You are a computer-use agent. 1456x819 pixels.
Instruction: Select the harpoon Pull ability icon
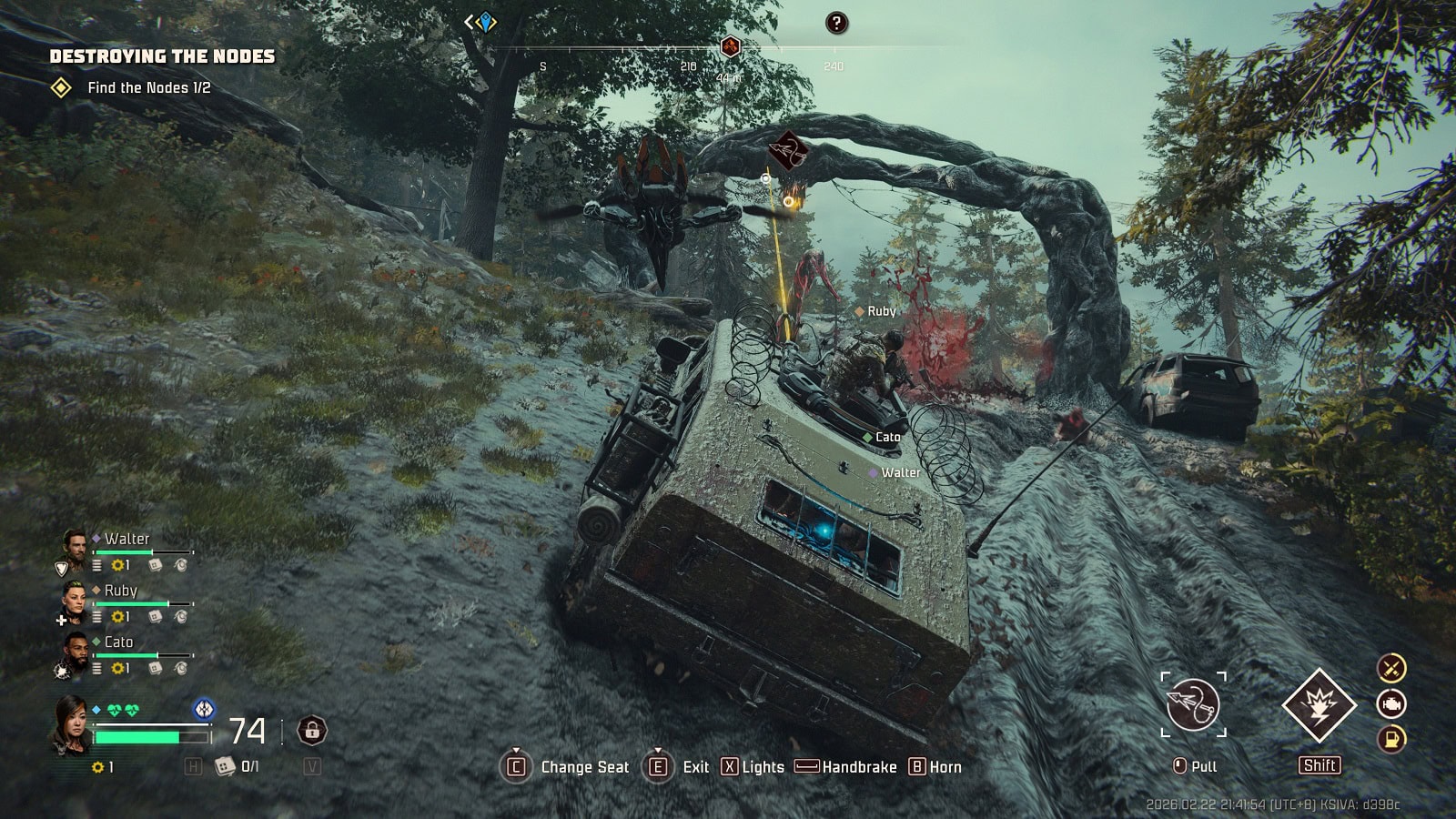(x=1193, y=704)
